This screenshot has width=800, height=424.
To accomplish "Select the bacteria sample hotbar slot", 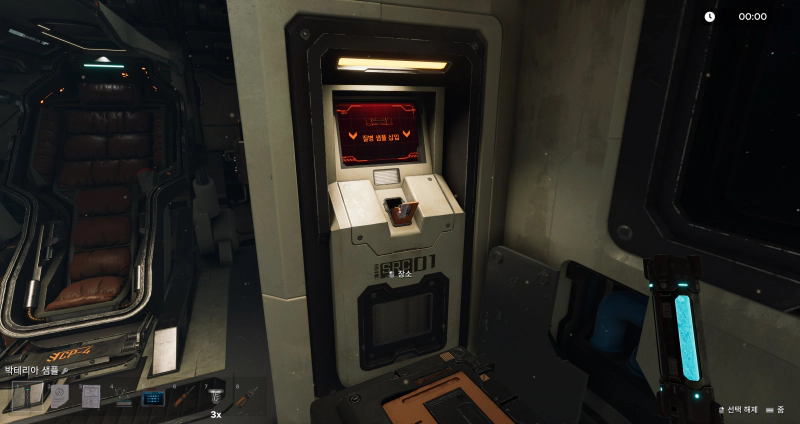I will click(27, 397).
